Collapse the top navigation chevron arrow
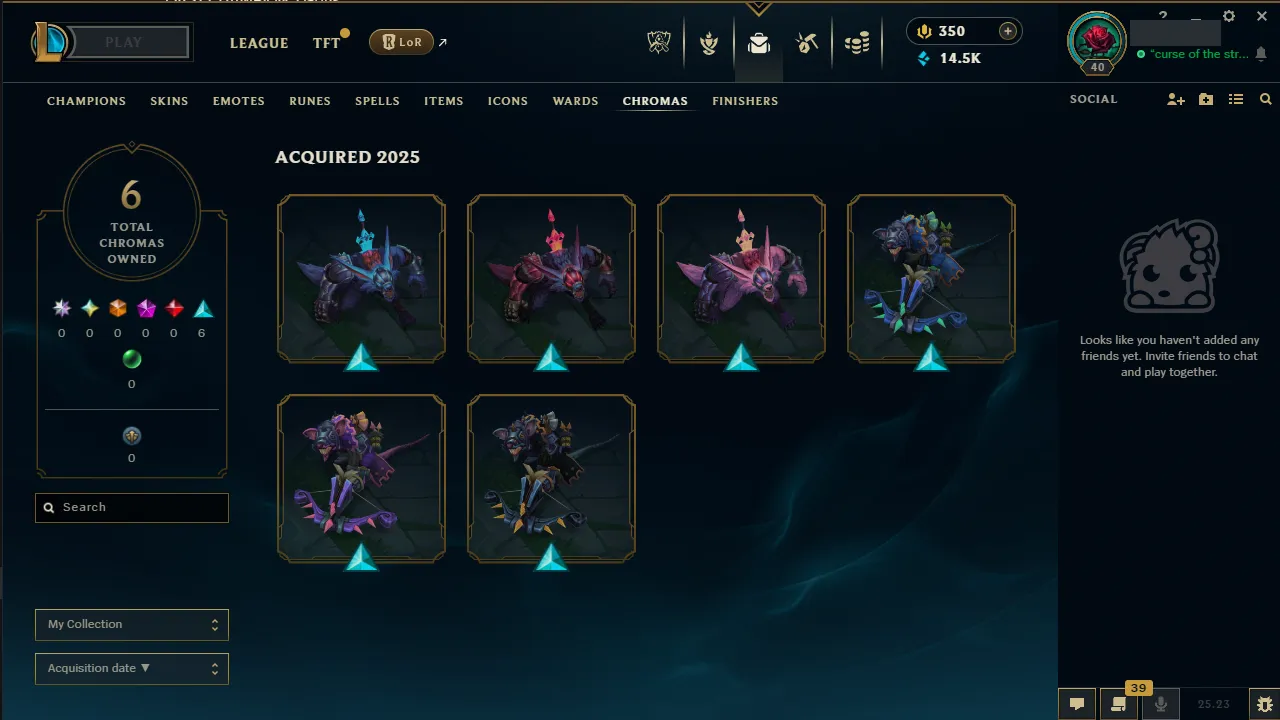 tap(759, 6)
